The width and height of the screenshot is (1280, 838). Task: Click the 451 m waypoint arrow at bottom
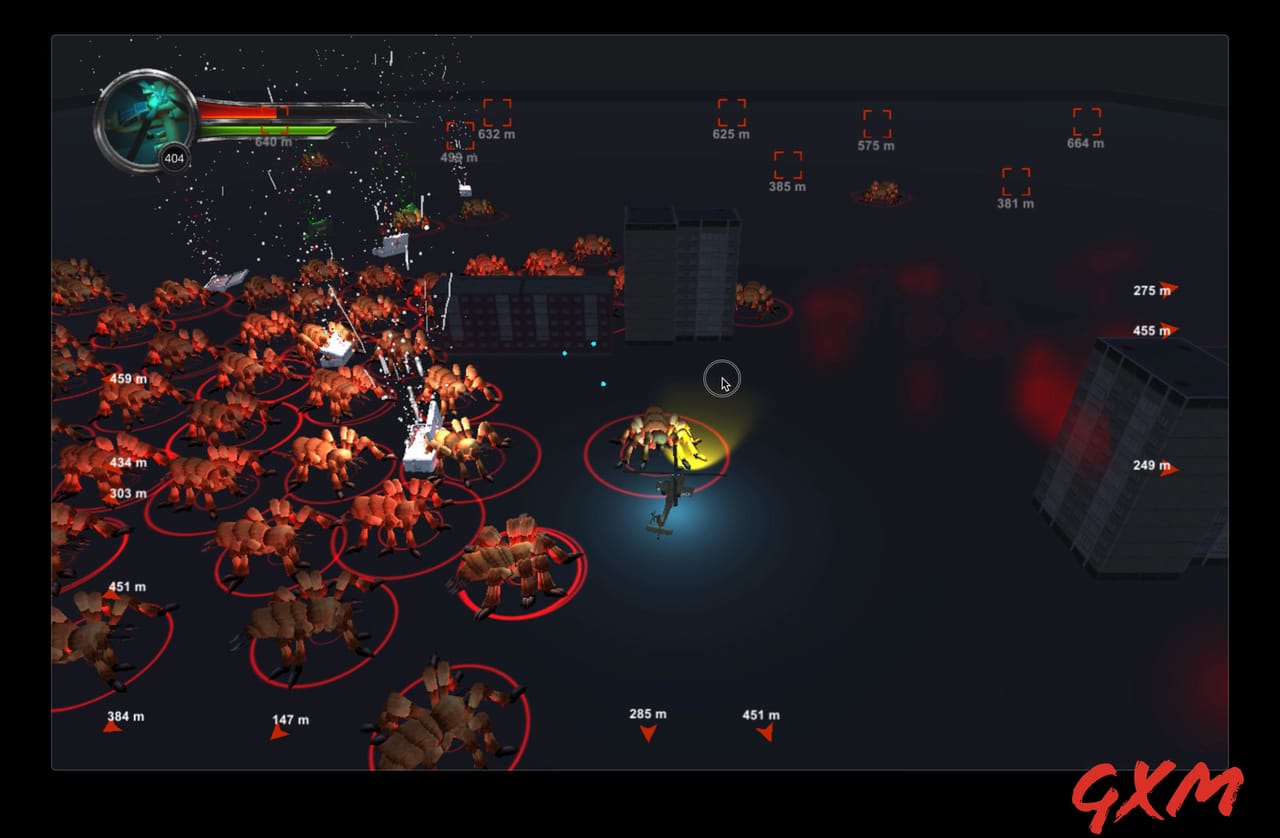766,732
